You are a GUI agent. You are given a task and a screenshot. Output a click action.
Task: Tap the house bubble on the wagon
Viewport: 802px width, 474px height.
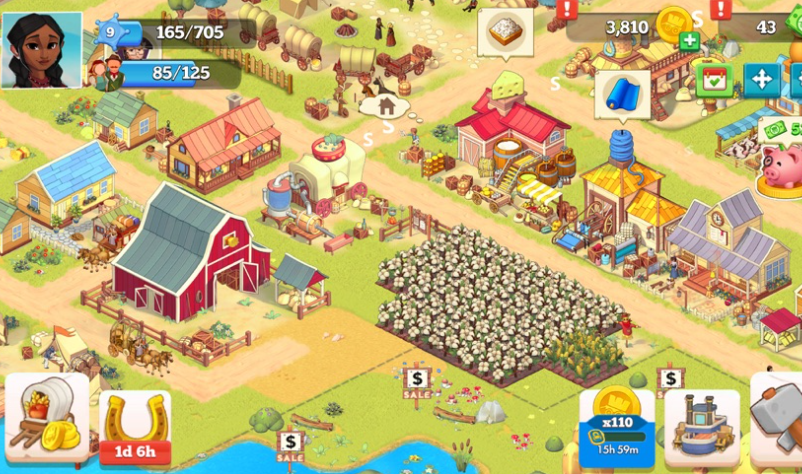point(386,104)
